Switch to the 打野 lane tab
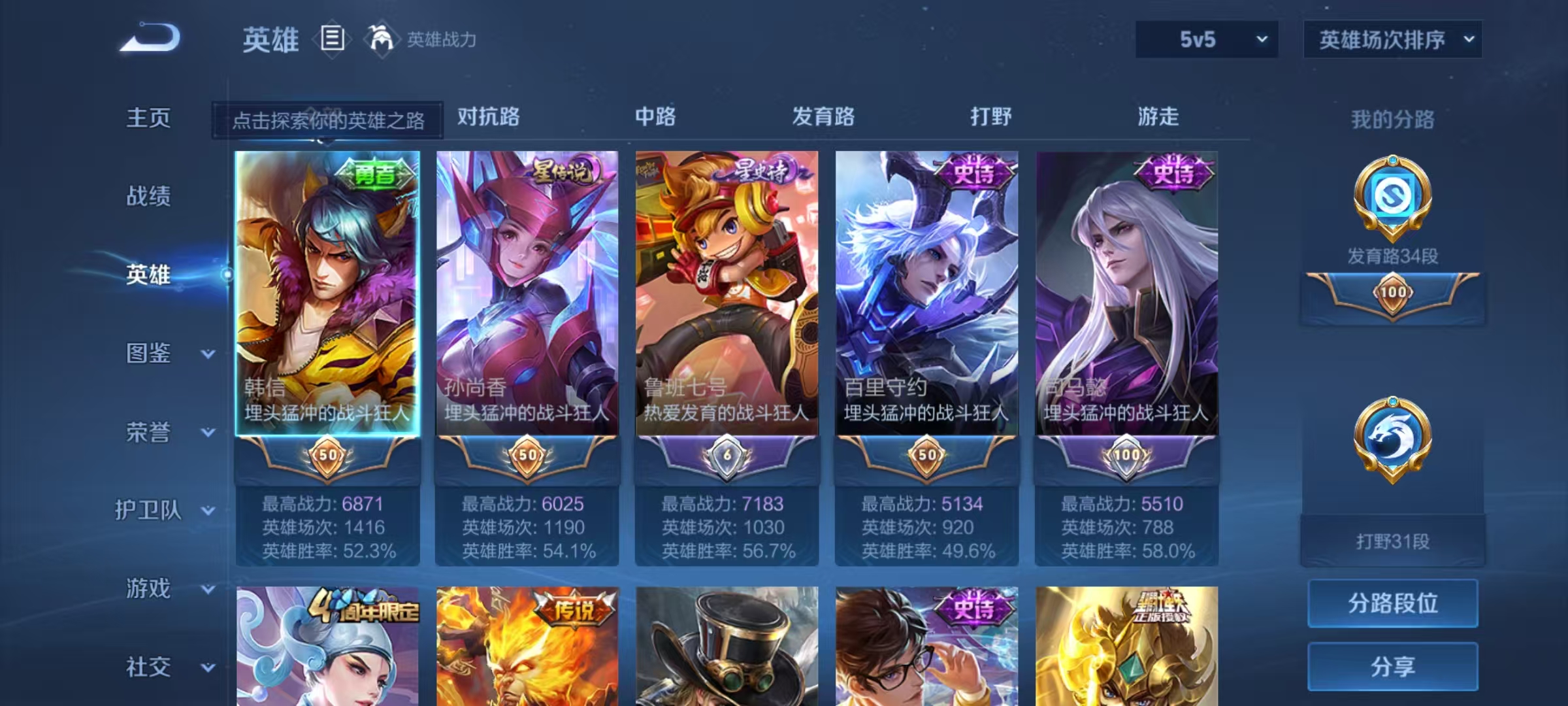Viewport: 1568px width, 706px height. (989, 118)
